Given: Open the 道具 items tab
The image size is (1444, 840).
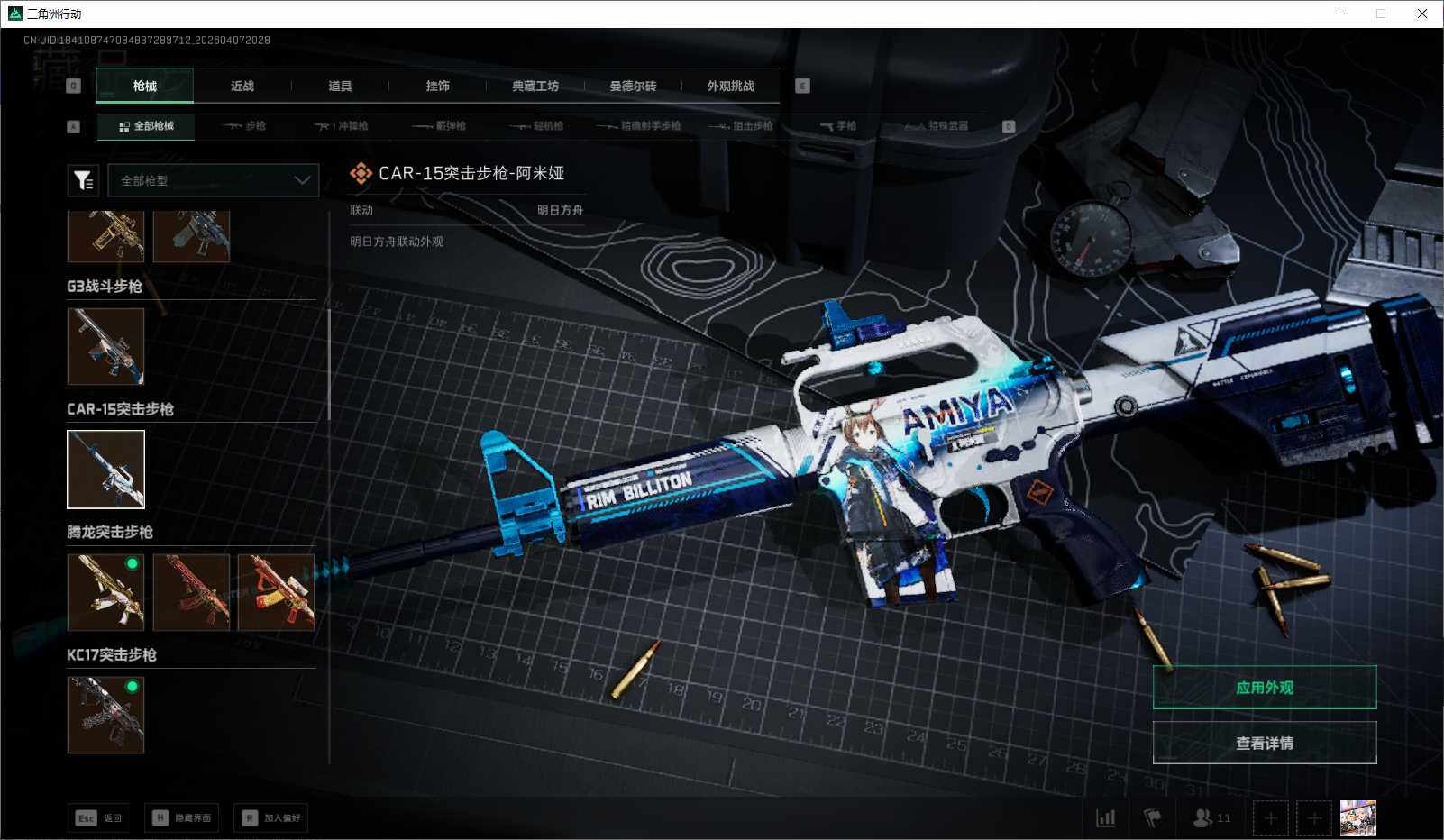Looking at the screenshot, I should (340, 87).
